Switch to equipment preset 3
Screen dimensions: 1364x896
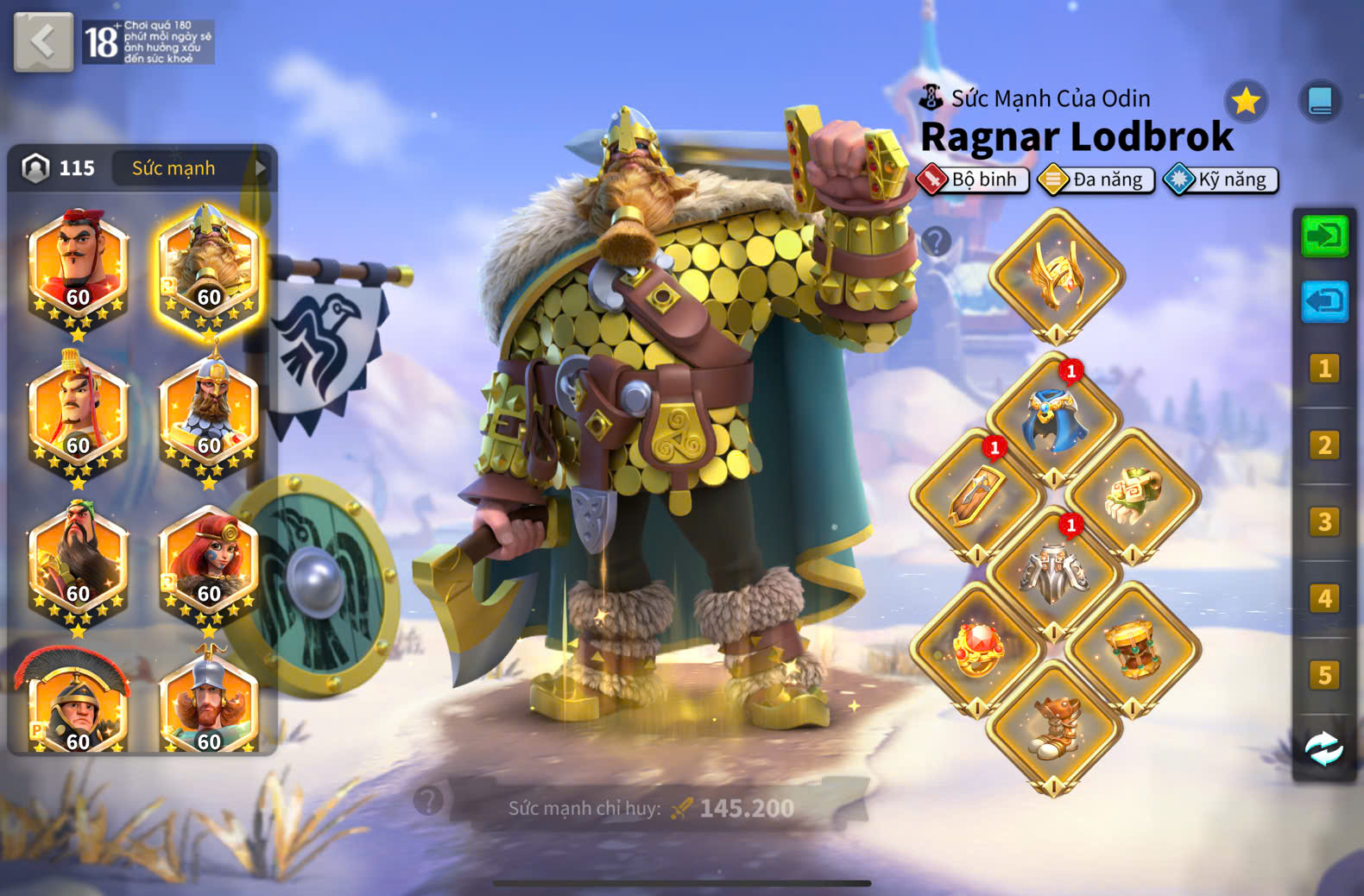click(1324, 521)
